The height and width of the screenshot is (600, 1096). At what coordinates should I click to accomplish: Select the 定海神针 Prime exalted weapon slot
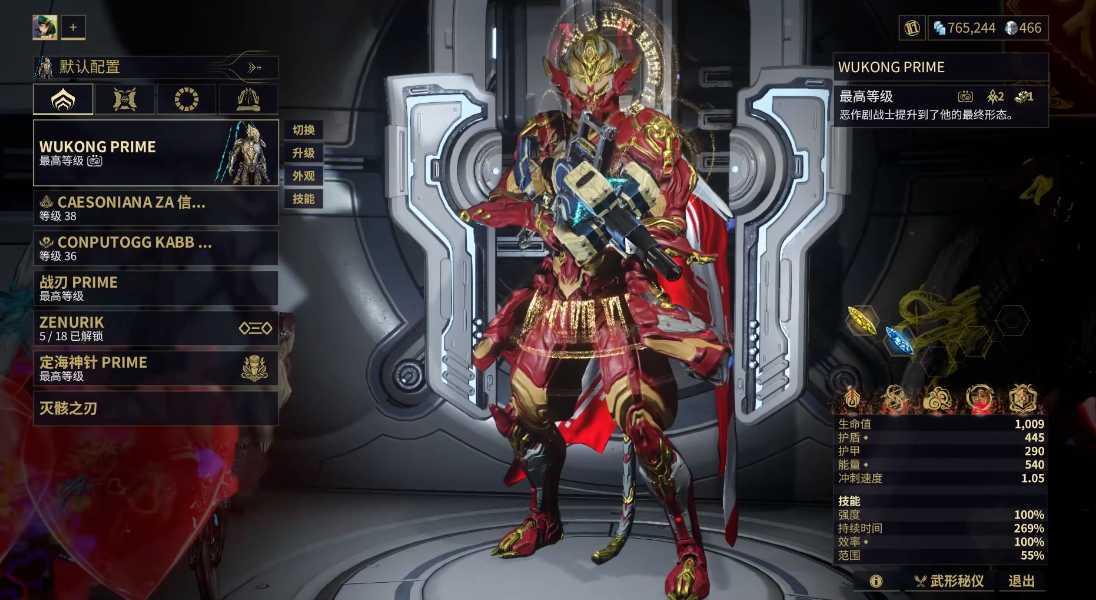155,368
